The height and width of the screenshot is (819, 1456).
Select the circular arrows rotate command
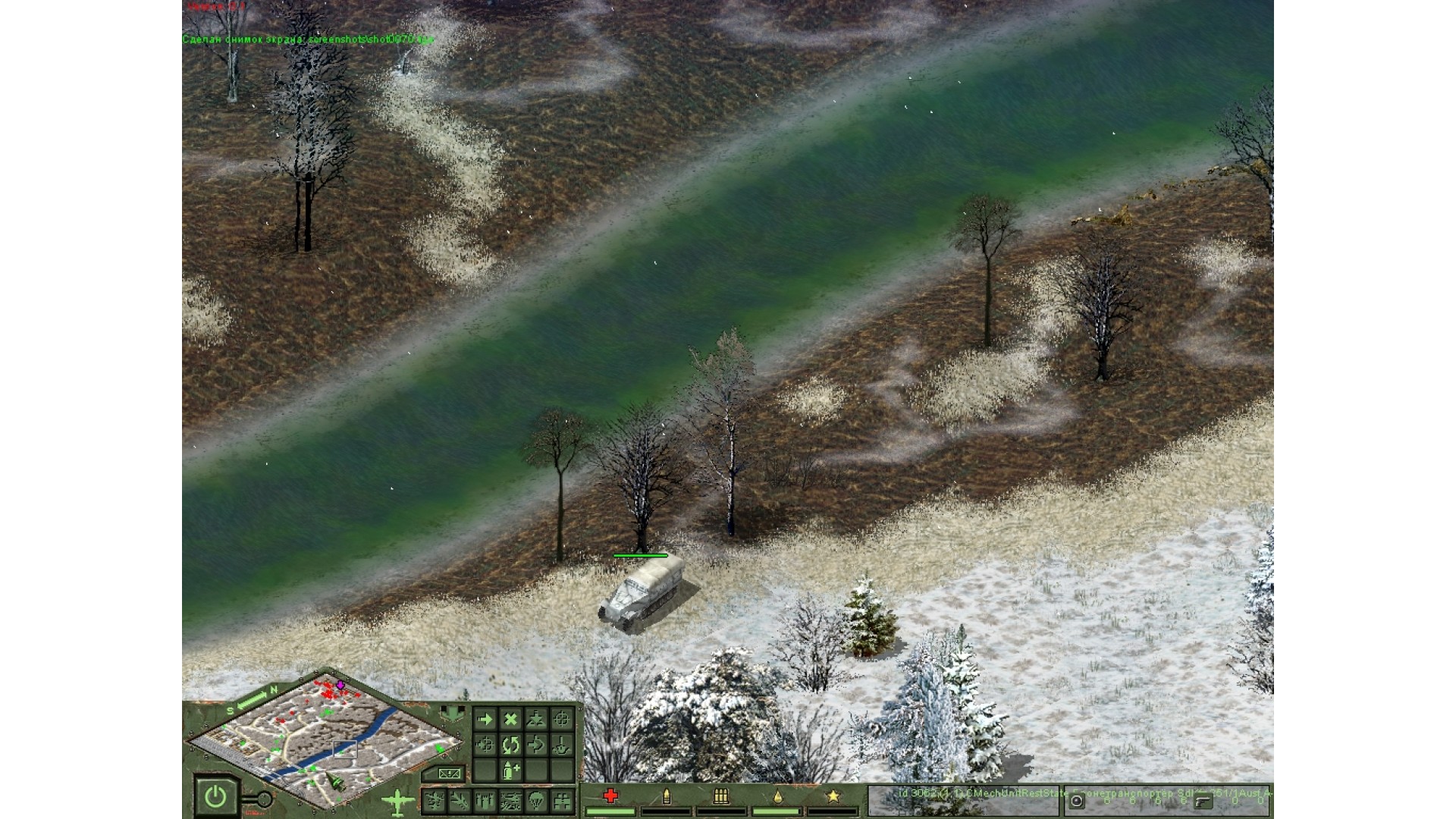pyautogui.click(x=511, y=745)
